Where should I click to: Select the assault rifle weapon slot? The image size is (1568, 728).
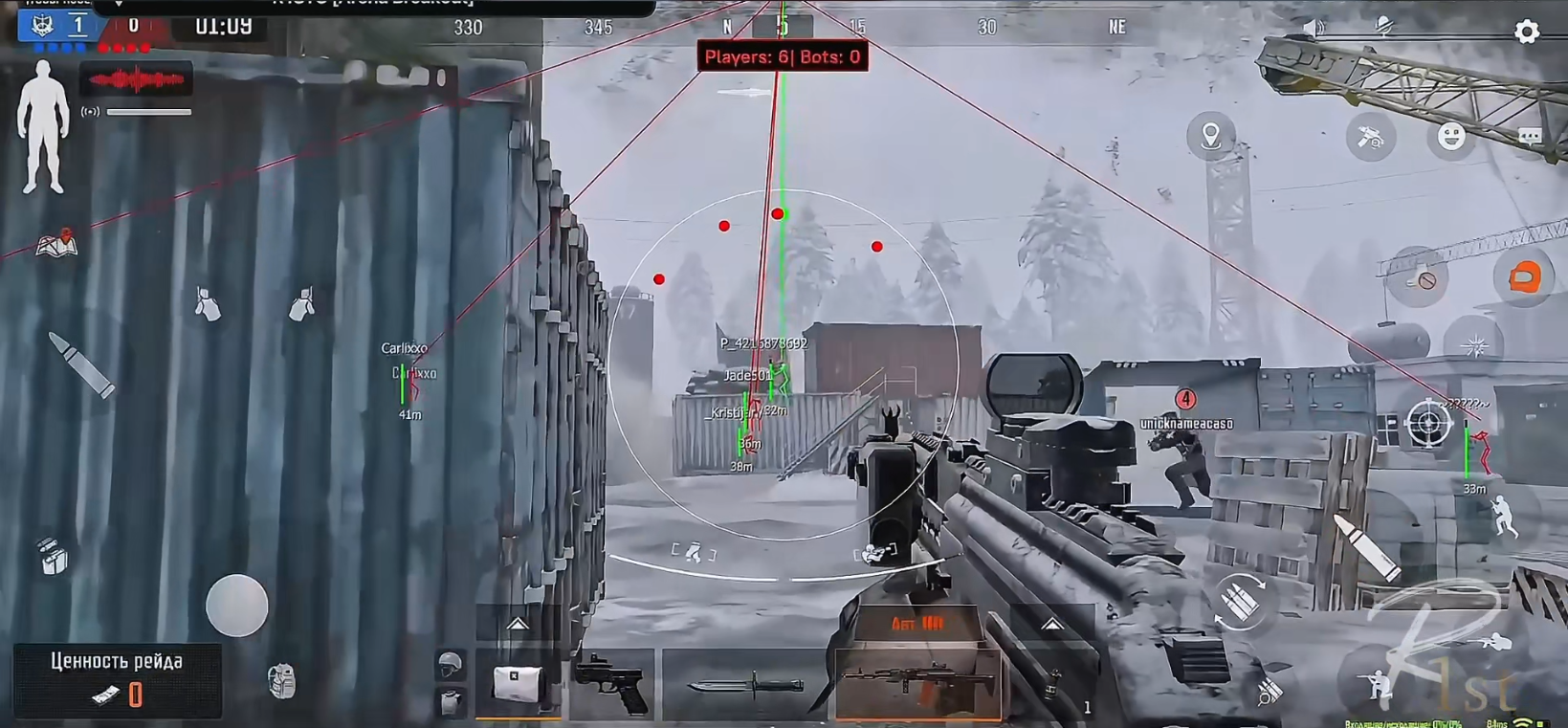[x=917, y=683]
